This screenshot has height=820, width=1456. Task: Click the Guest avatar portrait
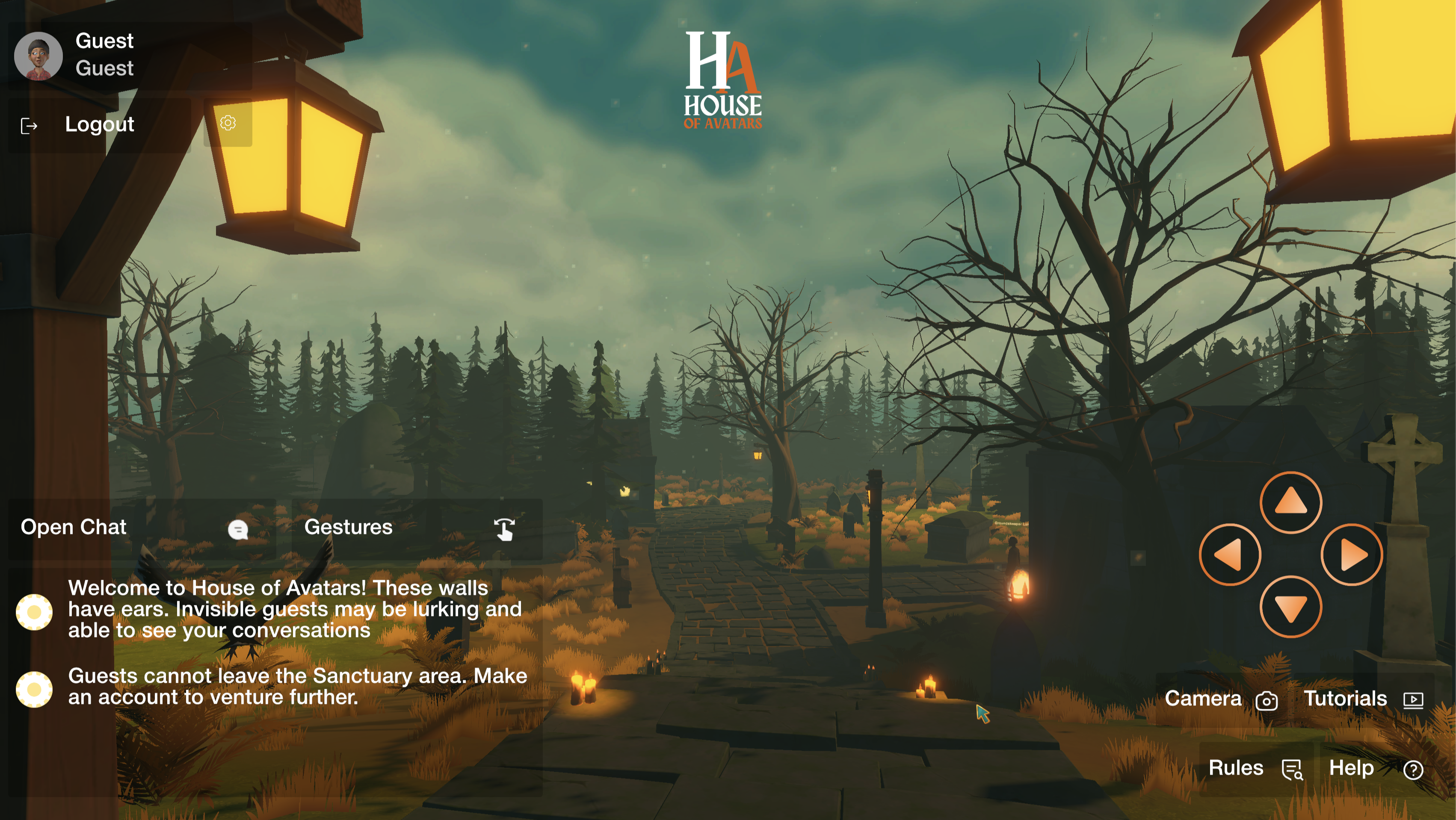(39, 56)
